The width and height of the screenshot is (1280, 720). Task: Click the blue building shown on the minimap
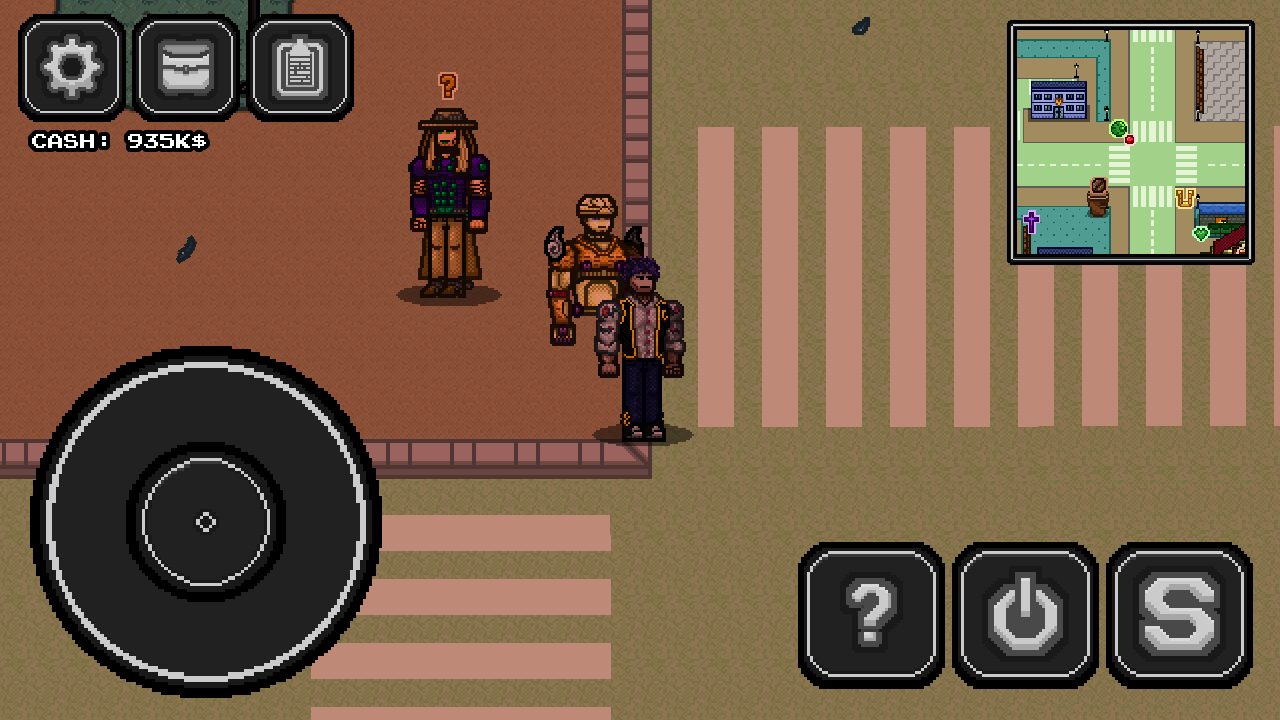[x=1058, y=97]
